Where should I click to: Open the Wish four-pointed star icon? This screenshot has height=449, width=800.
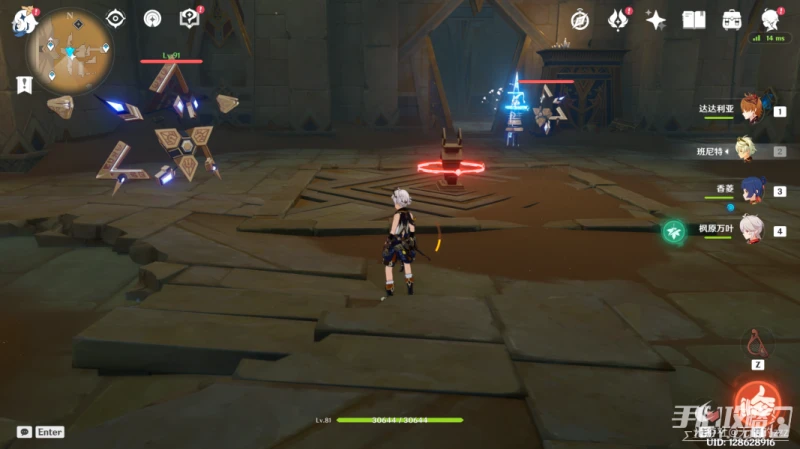click(x=656, y=19)
